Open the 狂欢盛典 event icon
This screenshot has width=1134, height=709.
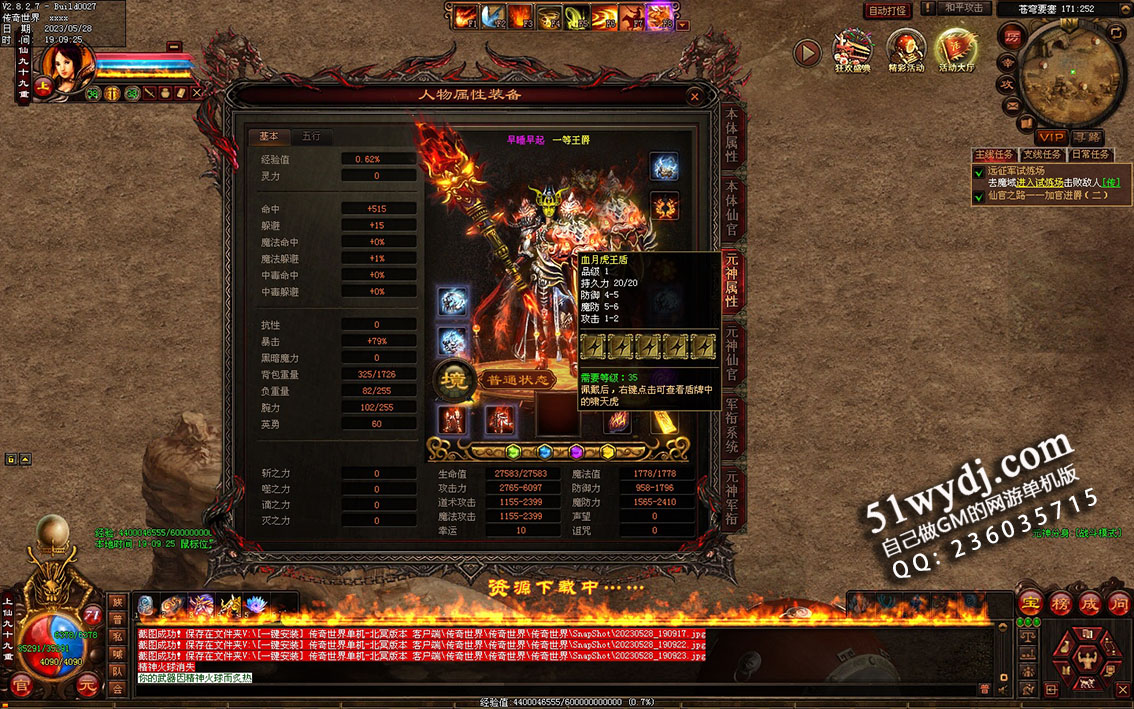[853, 51]
